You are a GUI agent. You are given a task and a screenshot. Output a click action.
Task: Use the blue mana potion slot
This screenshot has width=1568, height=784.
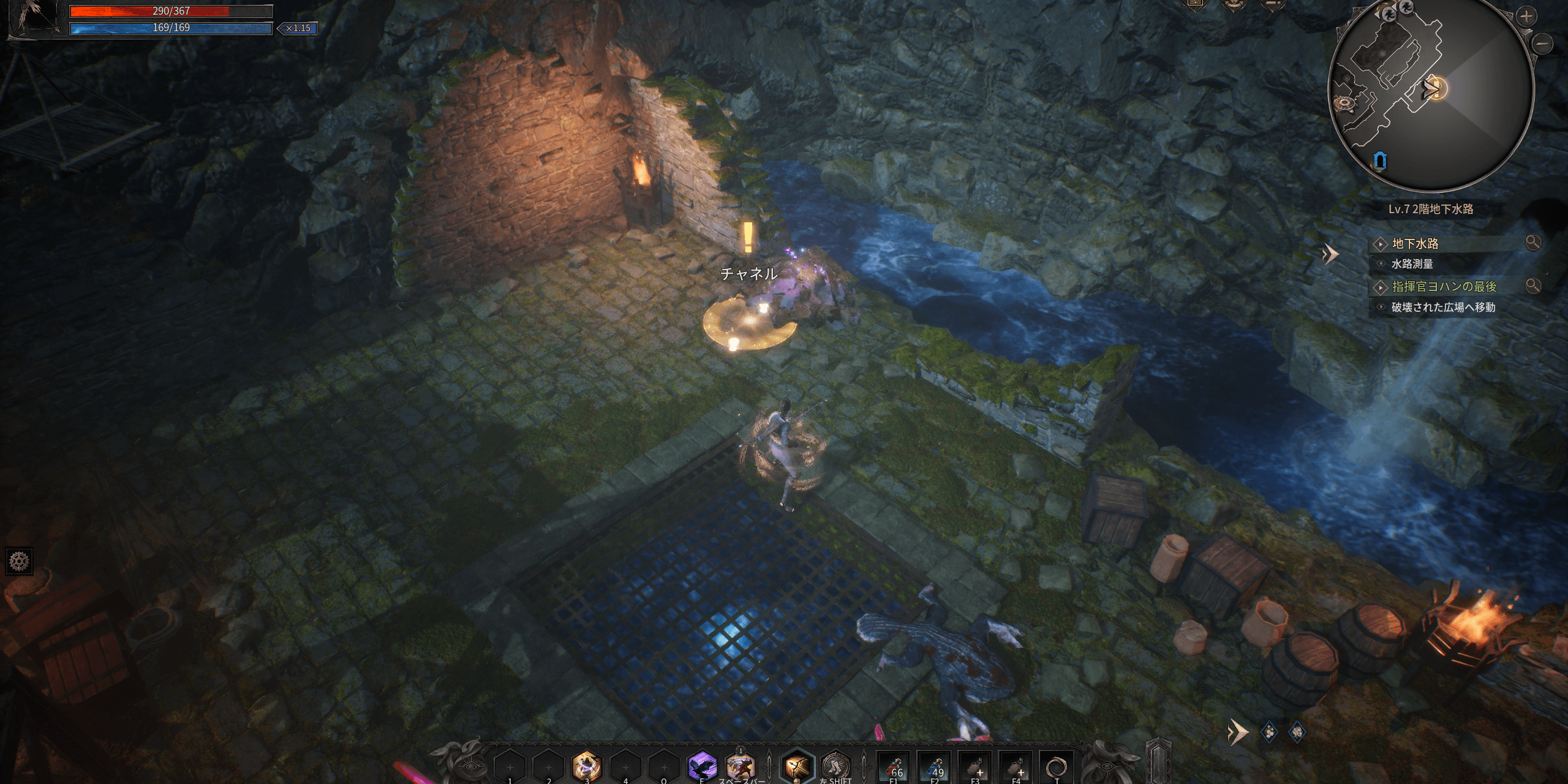[x=935, y=767]
